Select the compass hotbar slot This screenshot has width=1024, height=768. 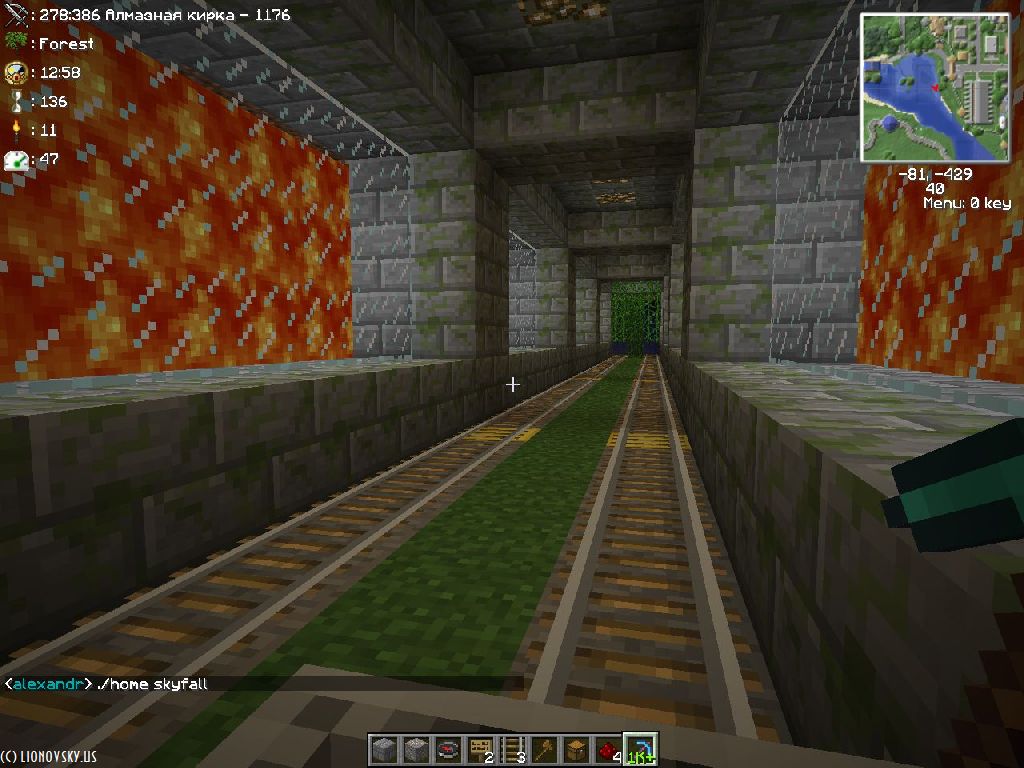449,750
